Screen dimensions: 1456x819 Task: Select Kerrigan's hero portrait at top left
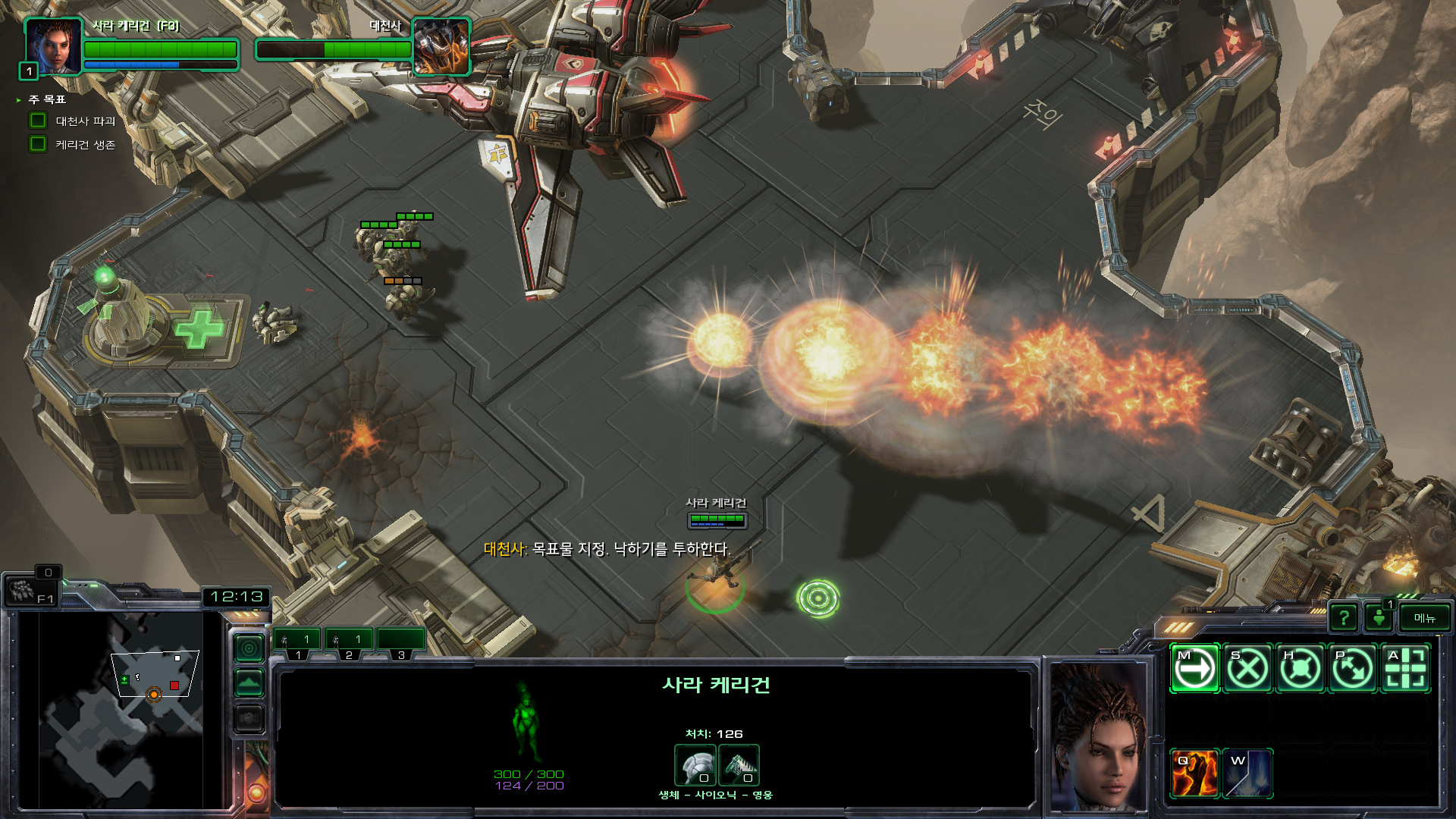coord(53,45)
